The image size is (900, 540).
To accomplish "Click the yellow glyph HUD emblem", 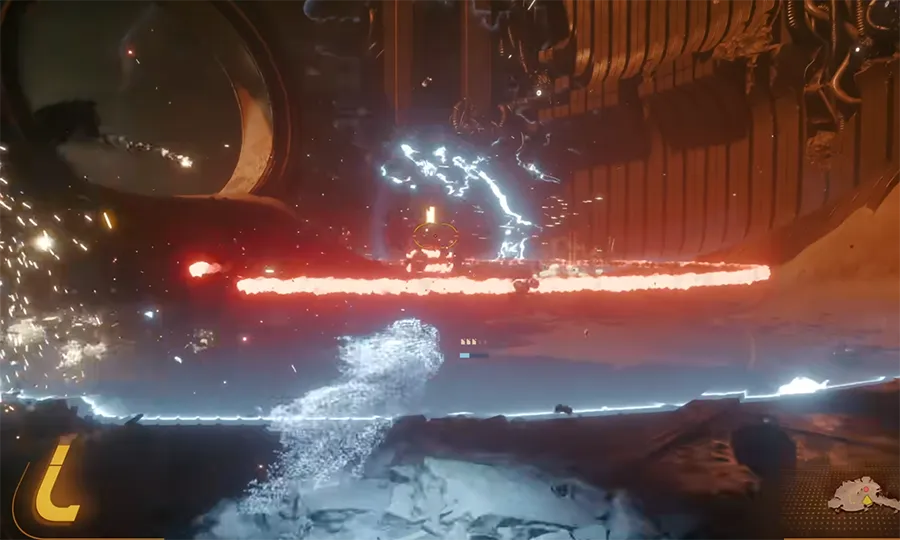I will pos(55,483).
